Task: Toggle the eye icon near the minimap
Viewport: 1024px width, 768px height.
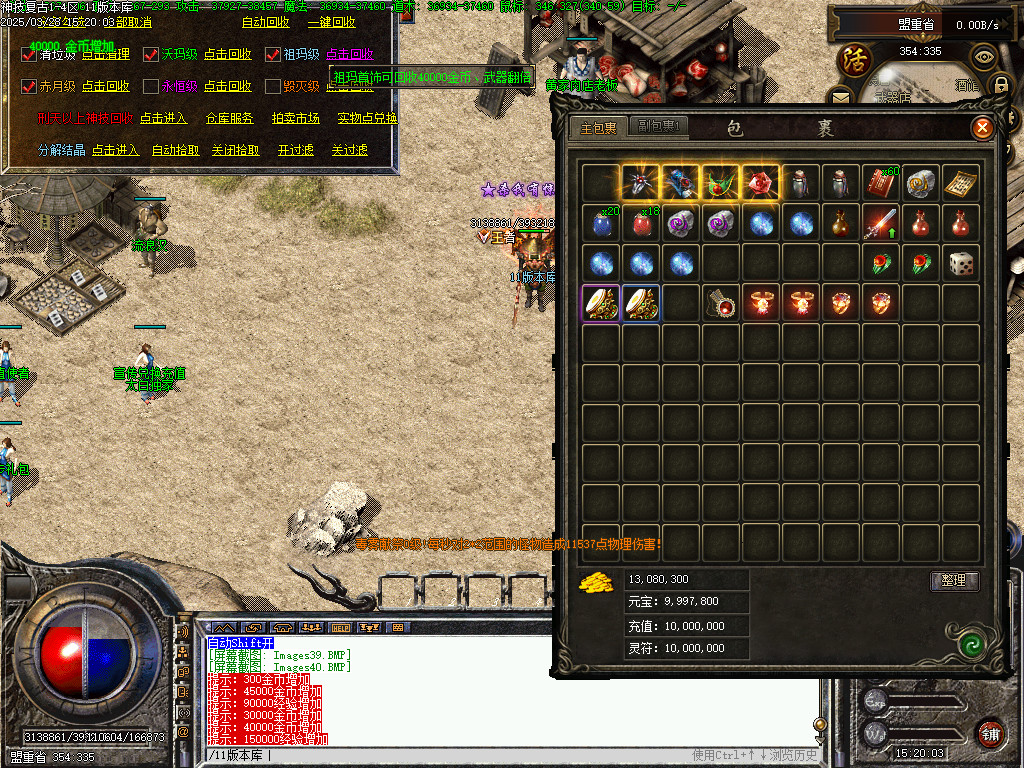Action: (984, 56)
